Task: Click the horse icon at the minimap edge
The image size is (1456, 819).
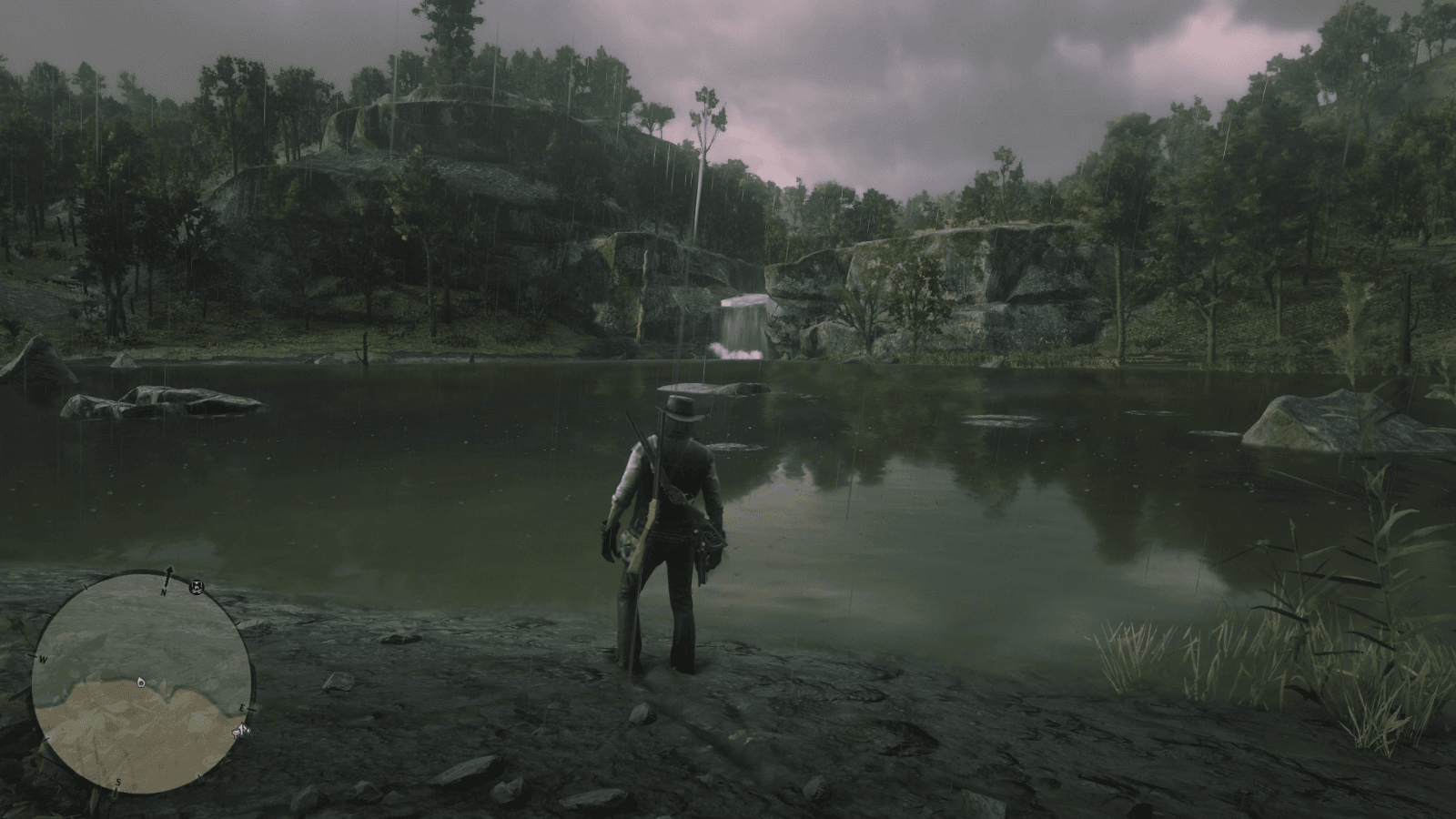Action: point(242,732)
